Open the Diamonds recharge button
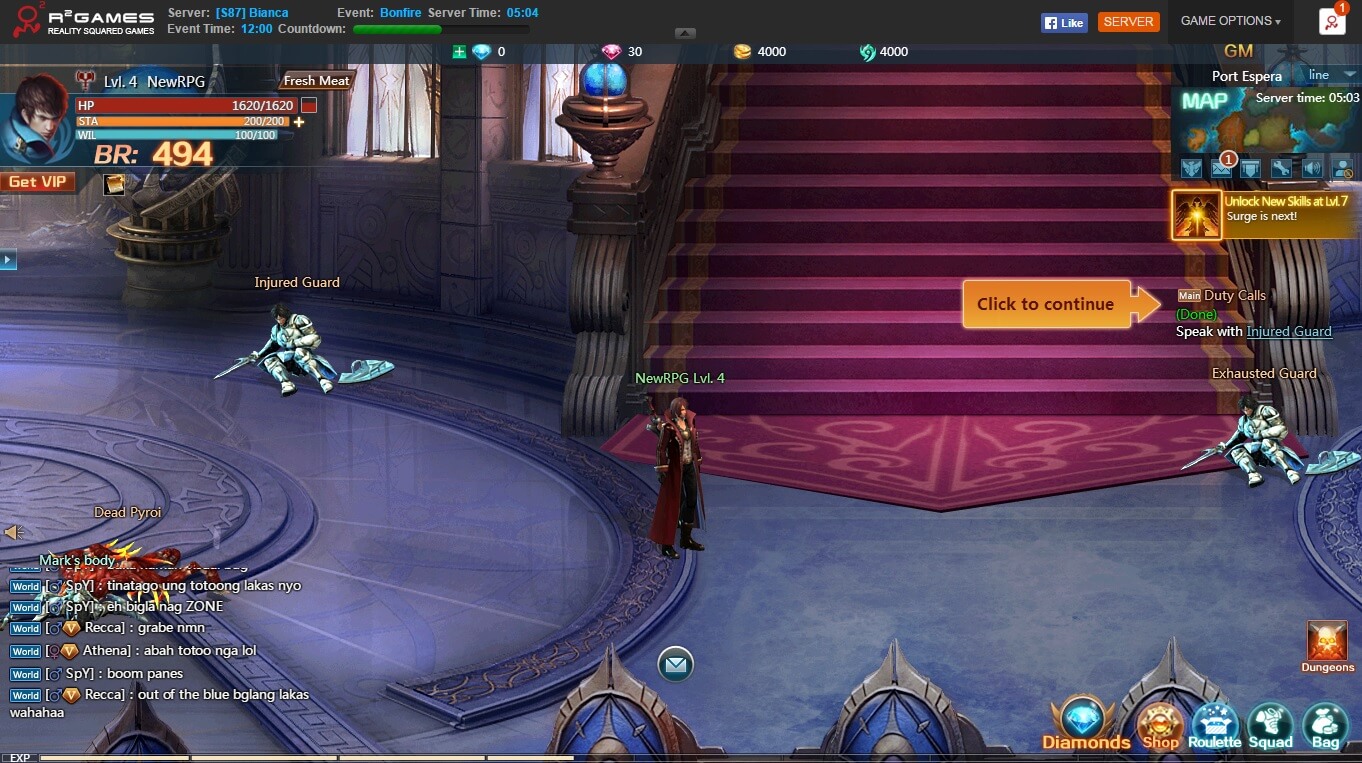Viewport: 1362px width, 763px height. (x=1085, y=724)
